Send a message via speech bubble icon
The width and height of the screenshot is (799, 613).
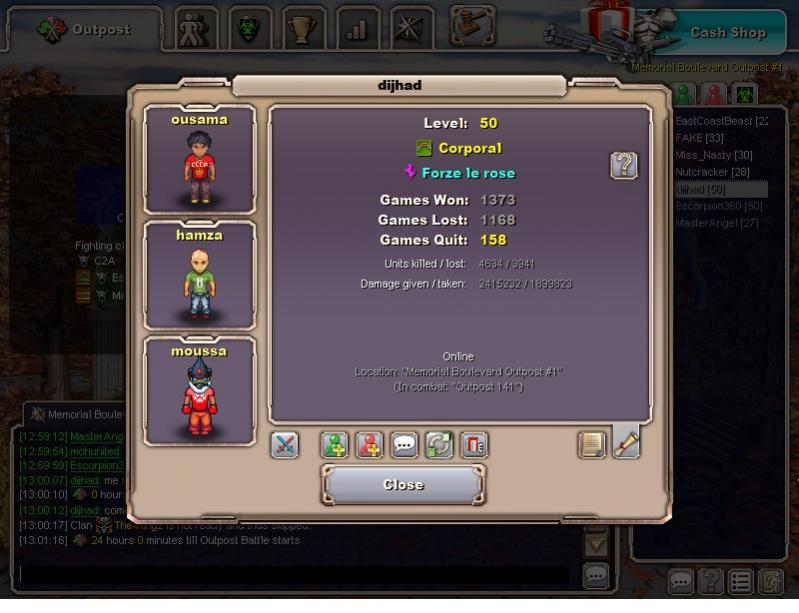404,445
